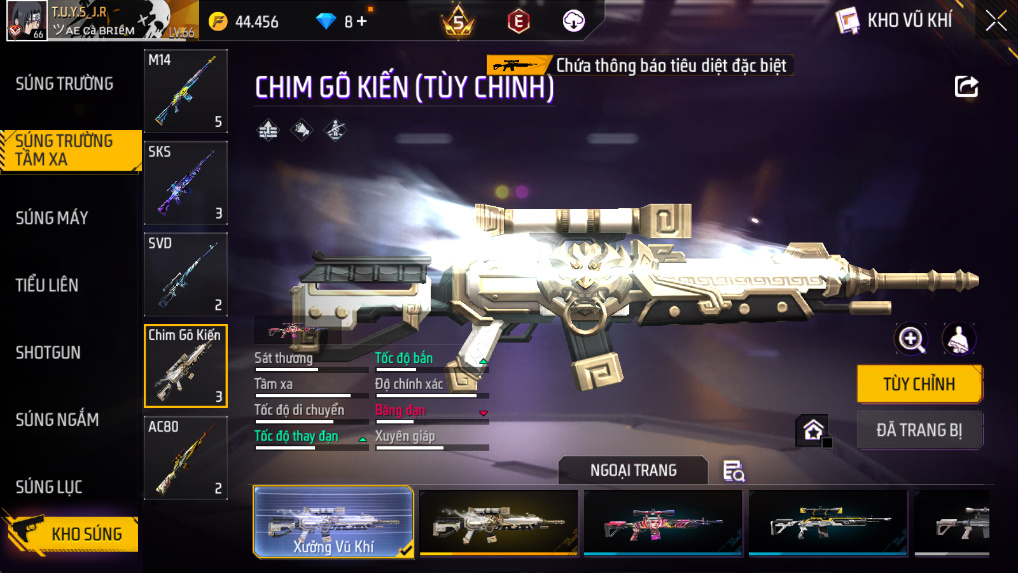Select the Súng Máy category
1018x573 pixels.
point(52,218)
